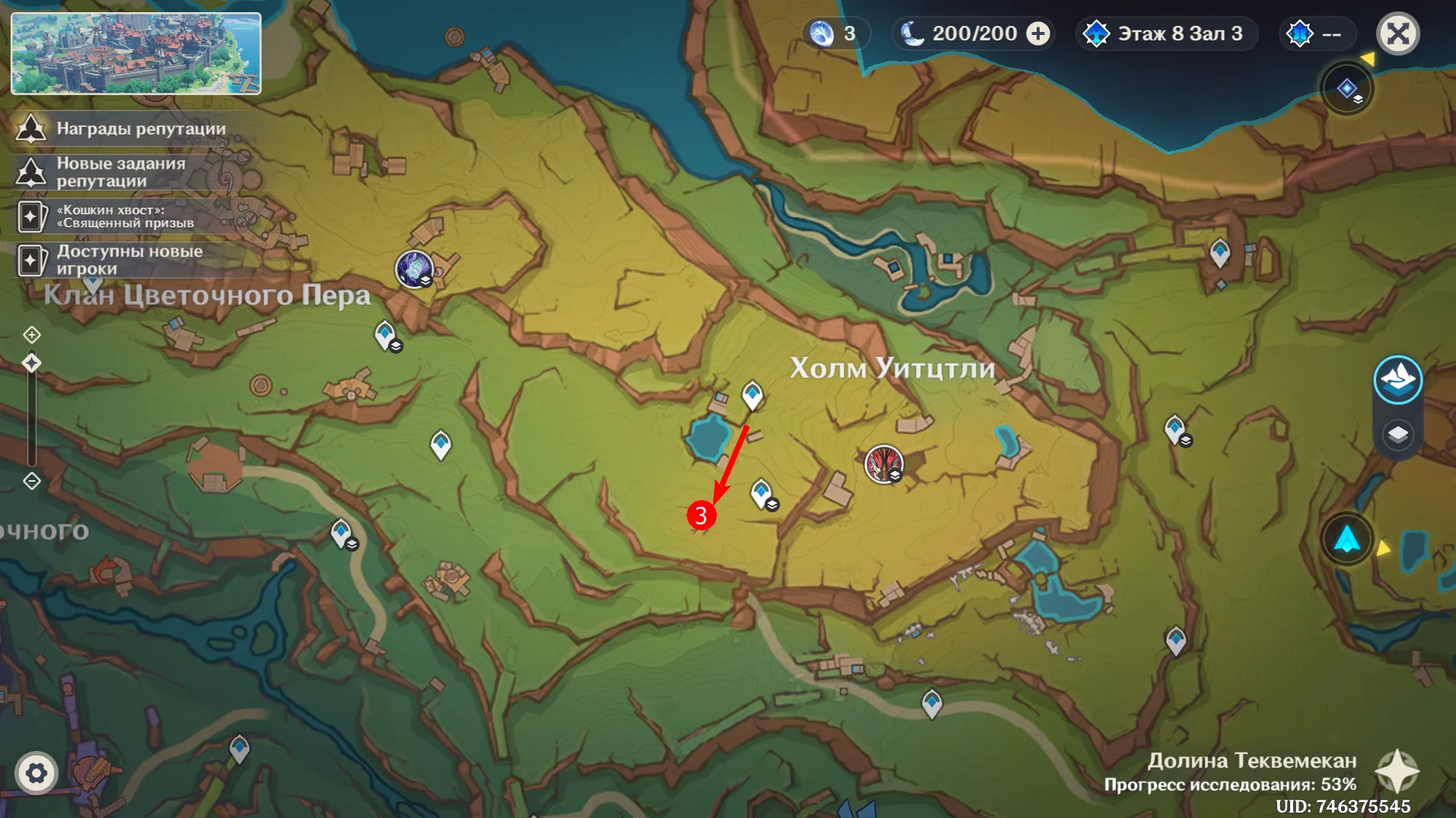Screen dimensions: 1456x818
Task: Click the map zoom-out button
Action: click(31, 481)
